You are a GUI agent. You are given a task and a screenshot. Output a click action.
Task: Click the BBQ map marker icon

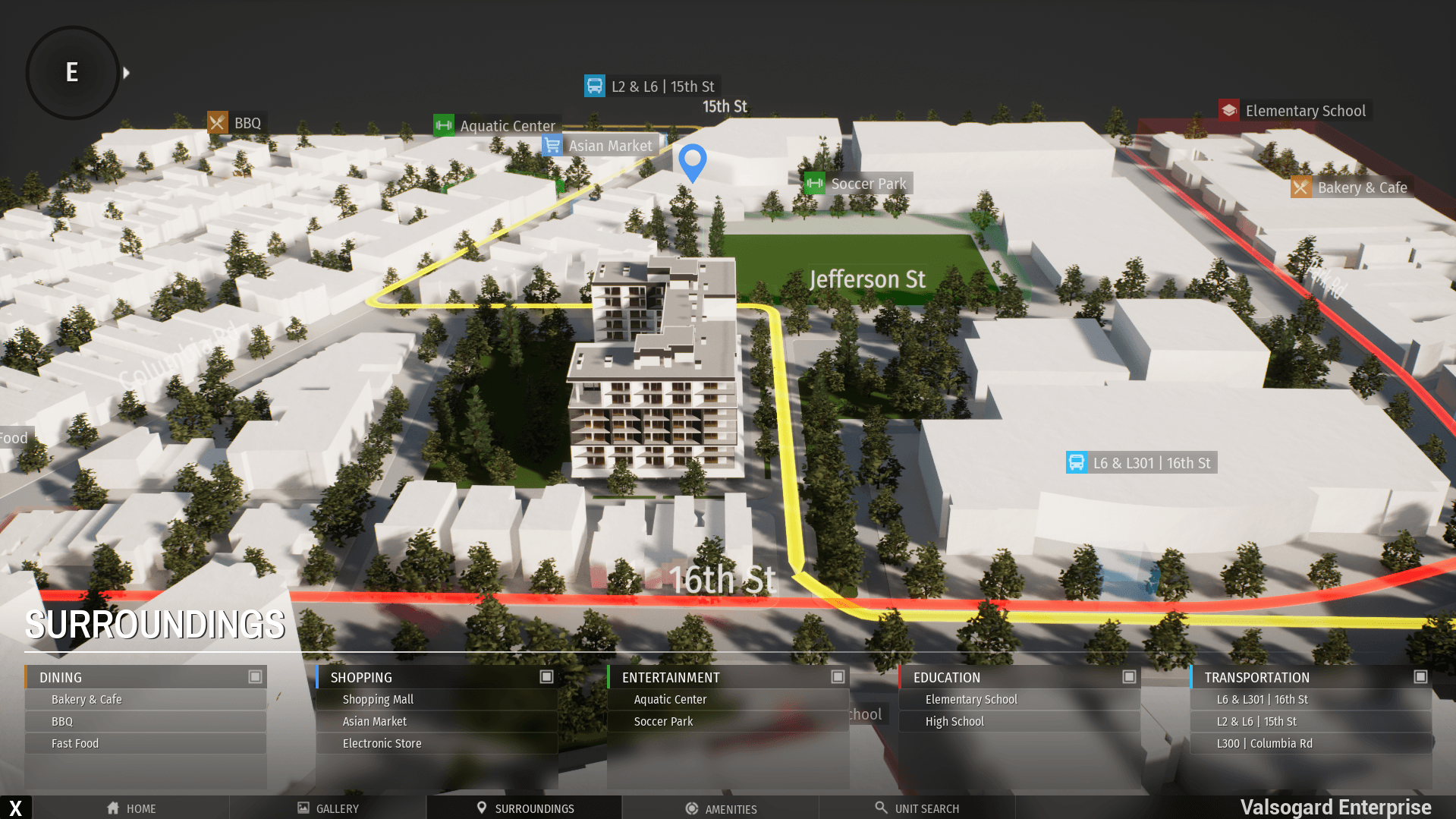[219, 122]
